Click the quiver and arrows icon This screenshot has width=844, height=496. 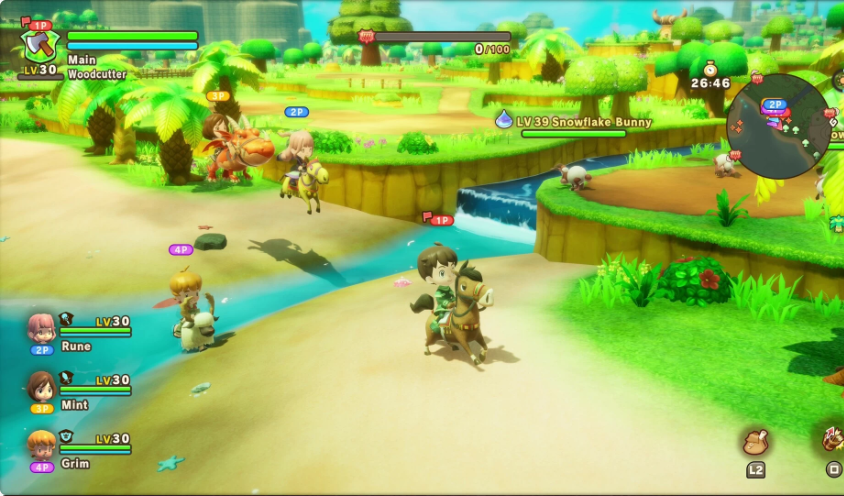click(832, 440)
